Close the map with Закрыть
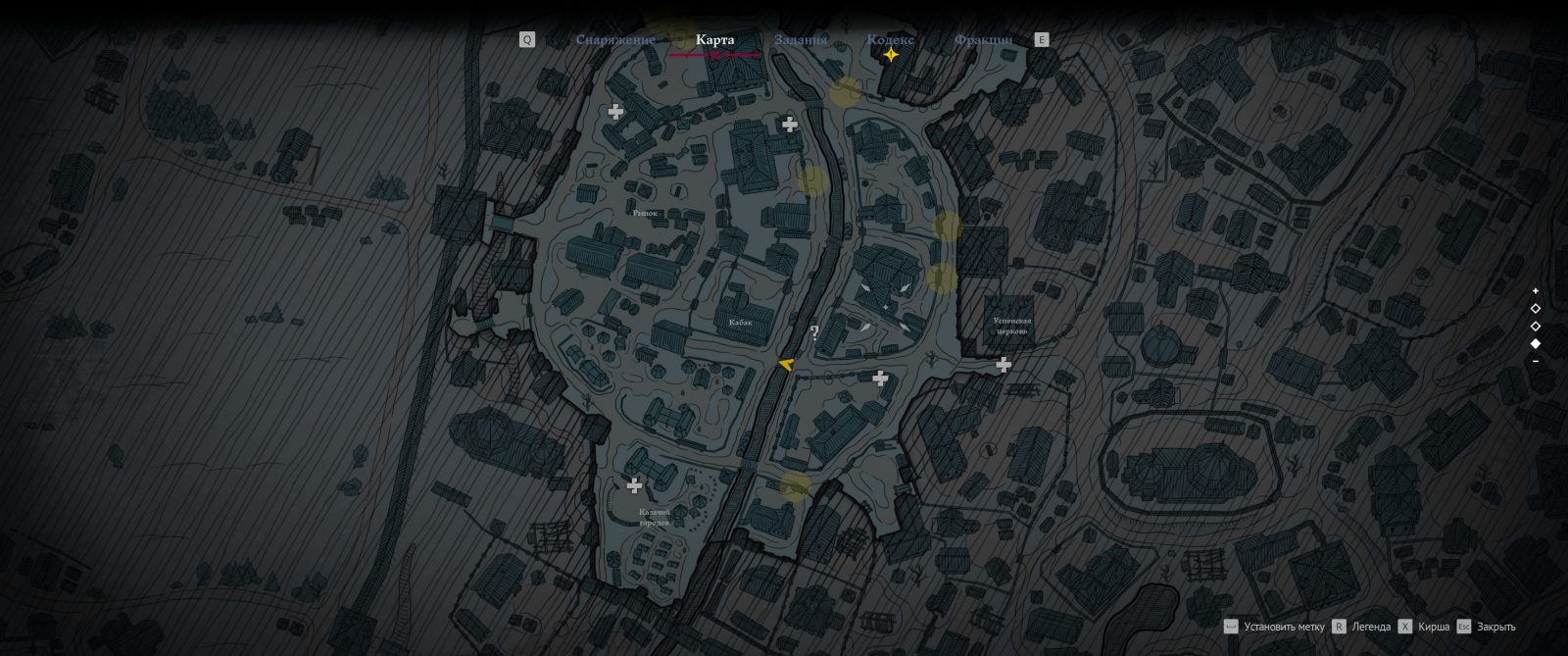The width and height of the screenshot is (1568, 656). [1495, 627]
